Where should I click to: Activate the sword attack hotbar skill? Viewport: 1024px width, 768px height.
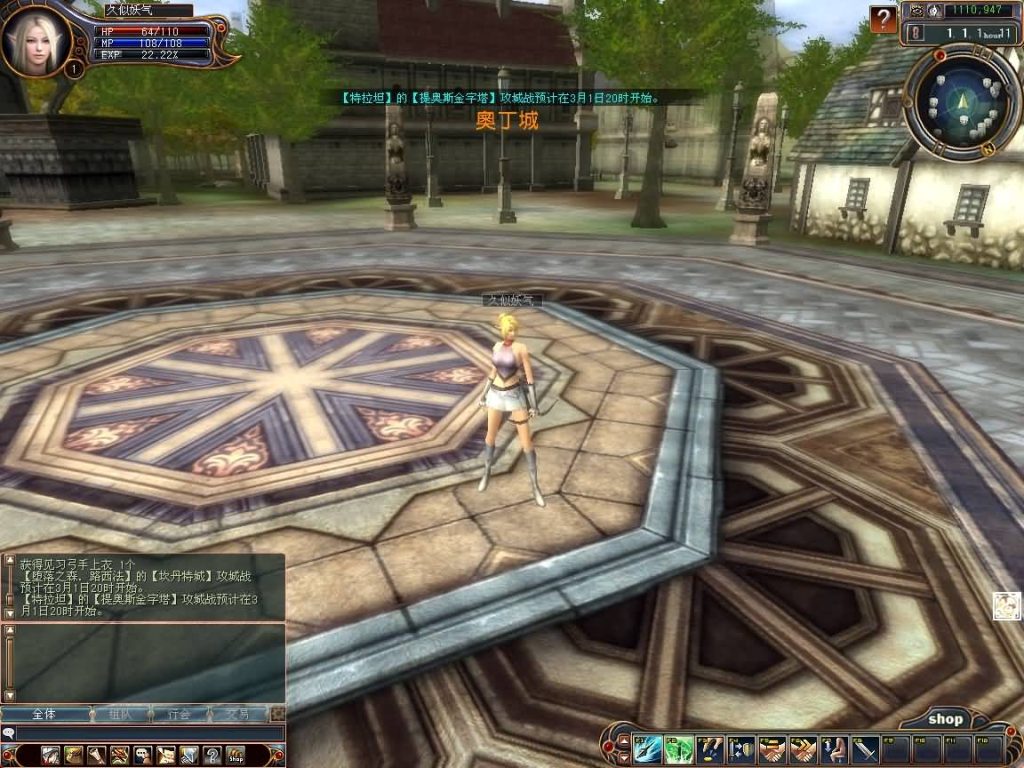pyautogui.click(x=865, y=749)
